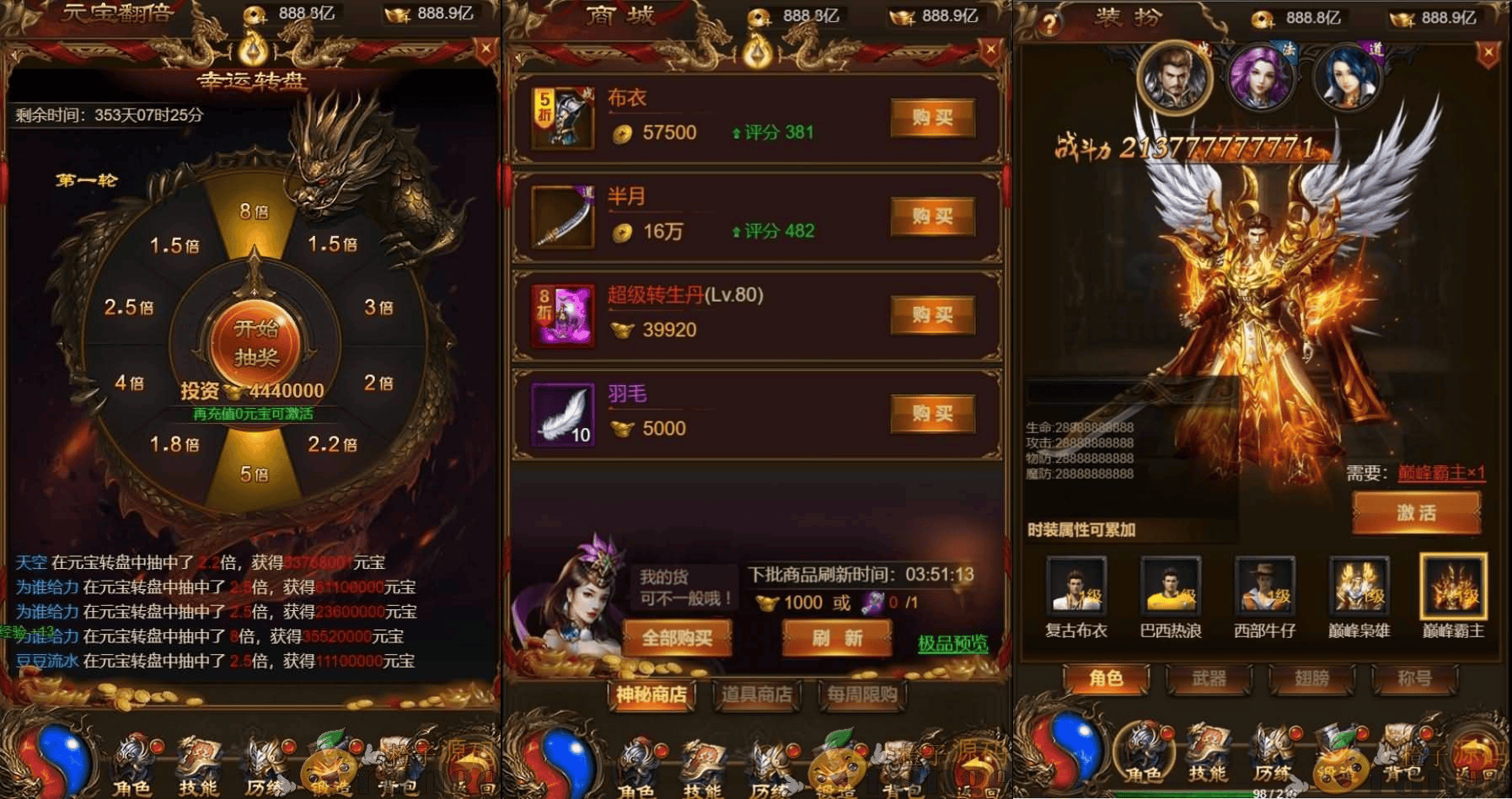Open the 极品预览 preview link
Screen dimensions: 1512x799
point(951,644)
